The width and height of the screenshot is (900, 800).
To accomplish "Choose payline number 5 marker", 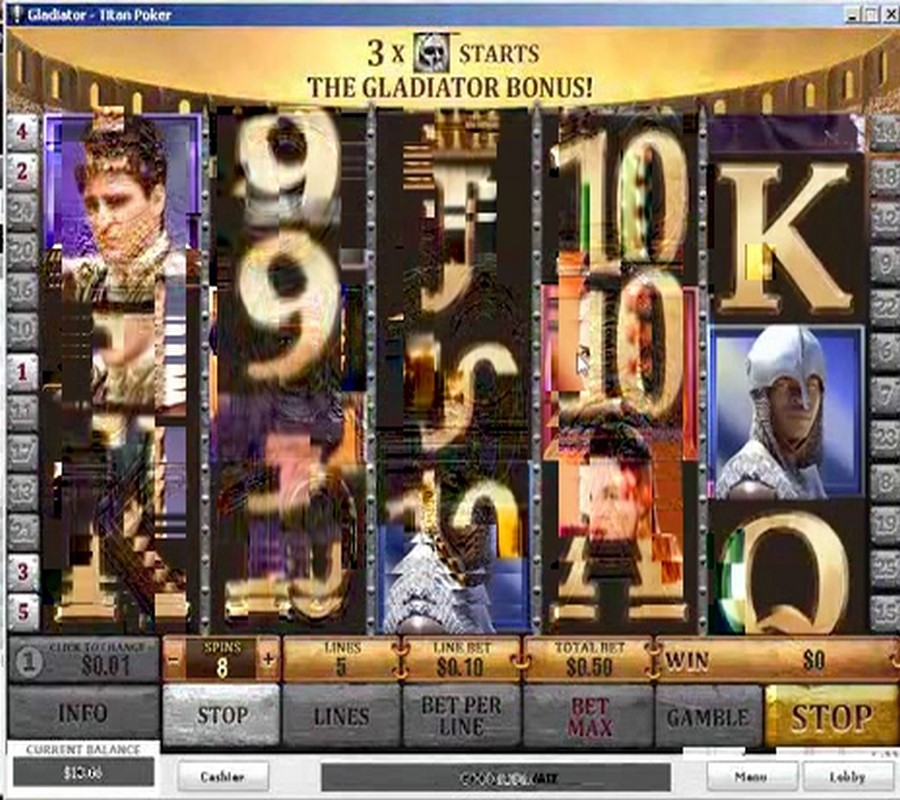I will 22,611.
